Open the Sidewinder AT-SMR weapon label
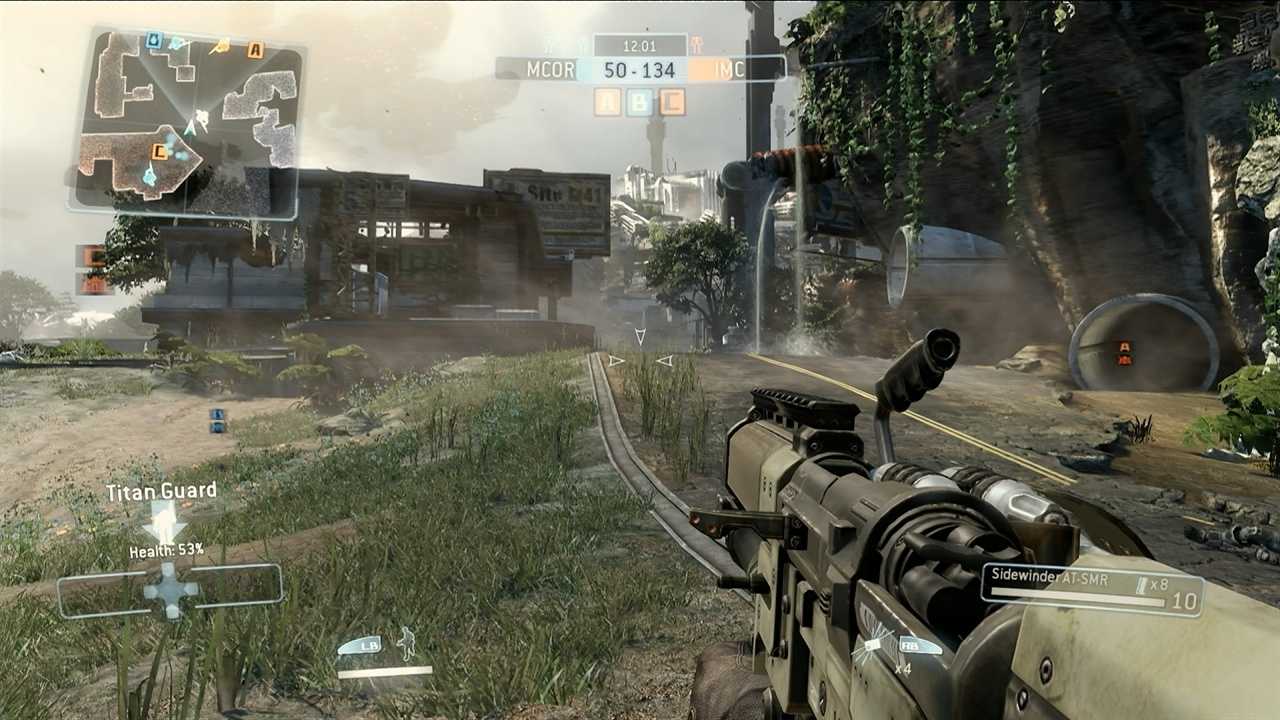The width and height of the screenshot is (1280, 720). 1051,574
